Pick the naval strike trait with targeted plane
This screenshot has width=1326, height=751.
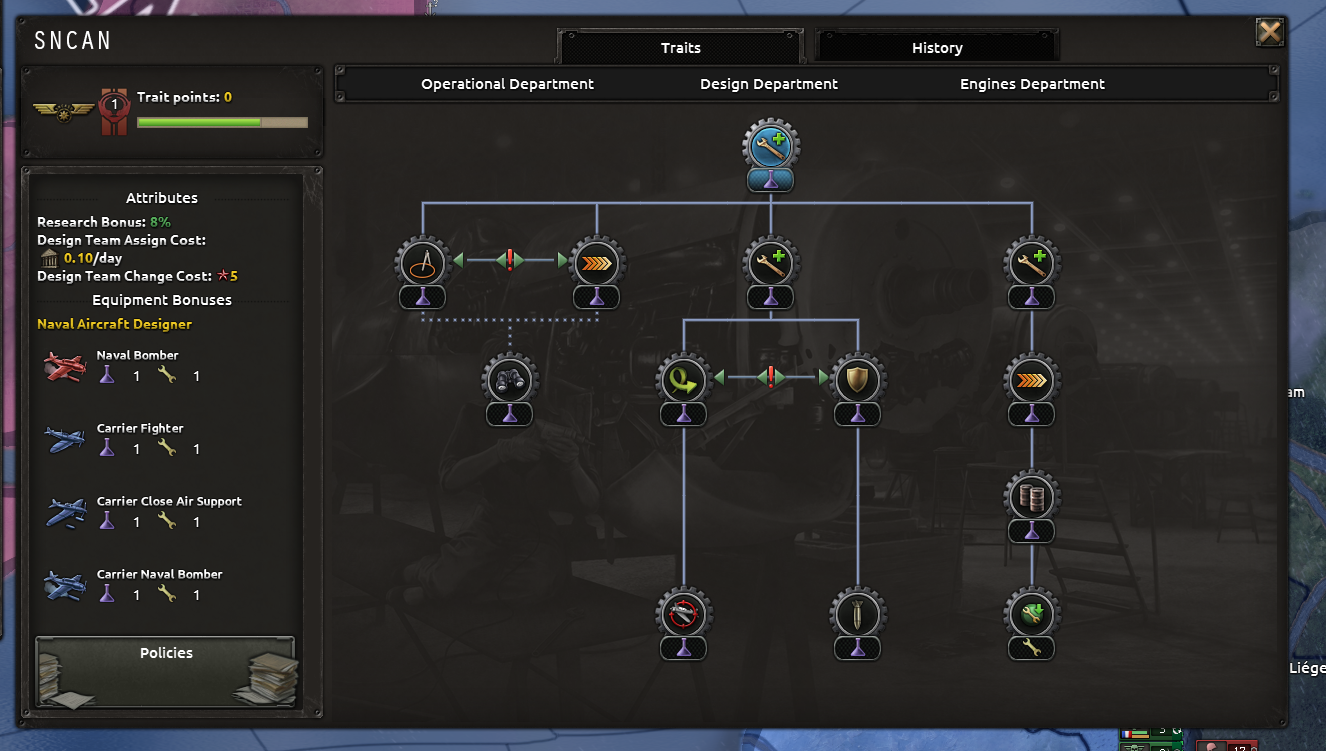click(x=683, y=614)
